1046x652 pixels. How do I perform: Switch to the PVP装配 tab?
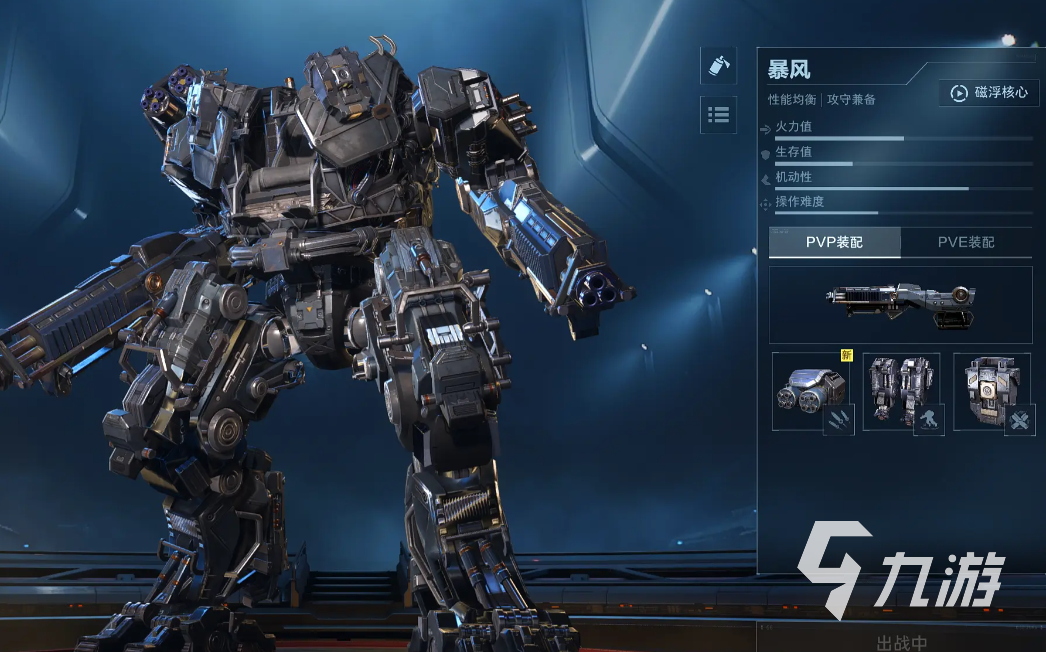pos(834,242)
